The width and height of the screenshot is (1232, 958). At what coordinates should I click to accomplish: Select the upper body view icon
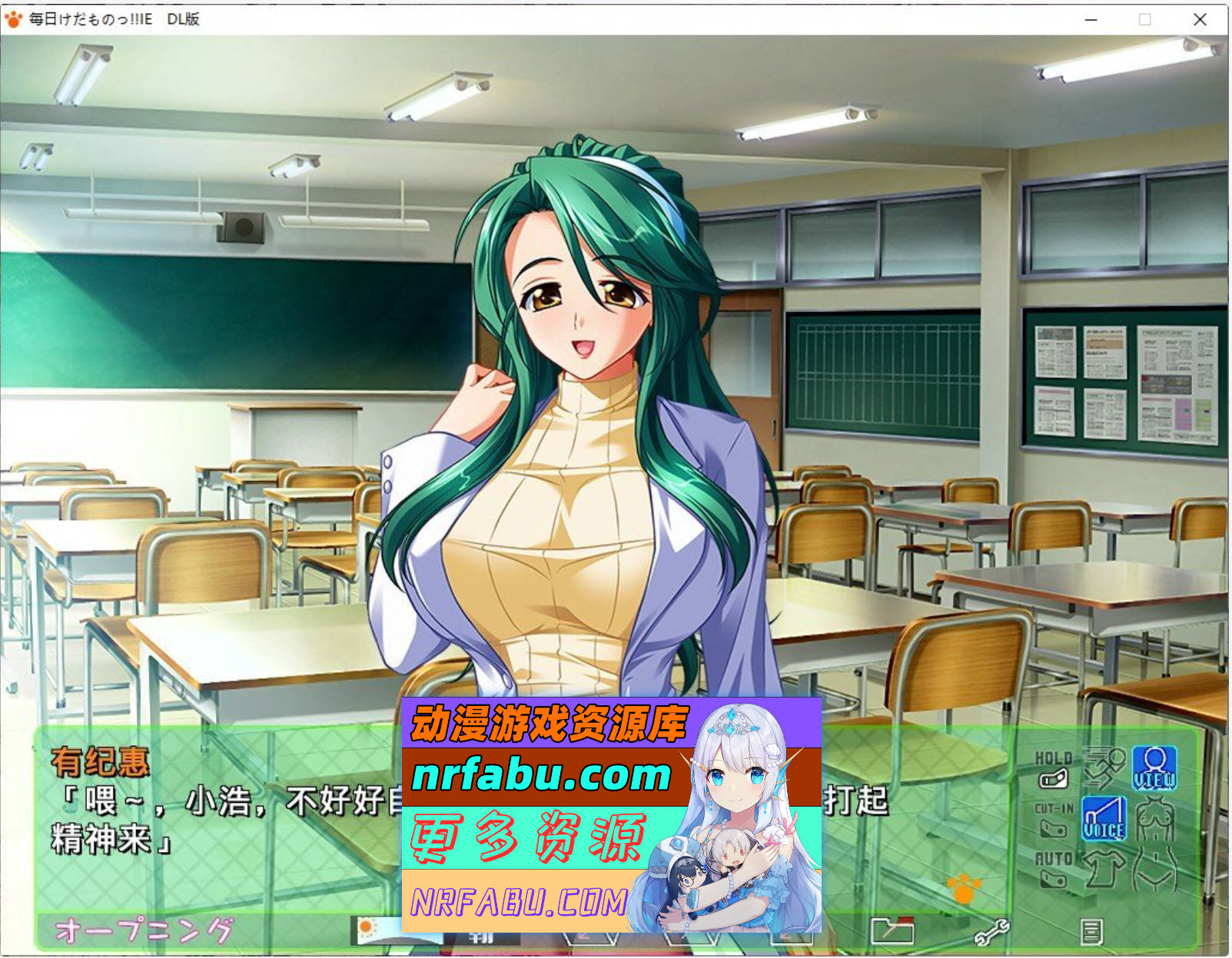1154,817
